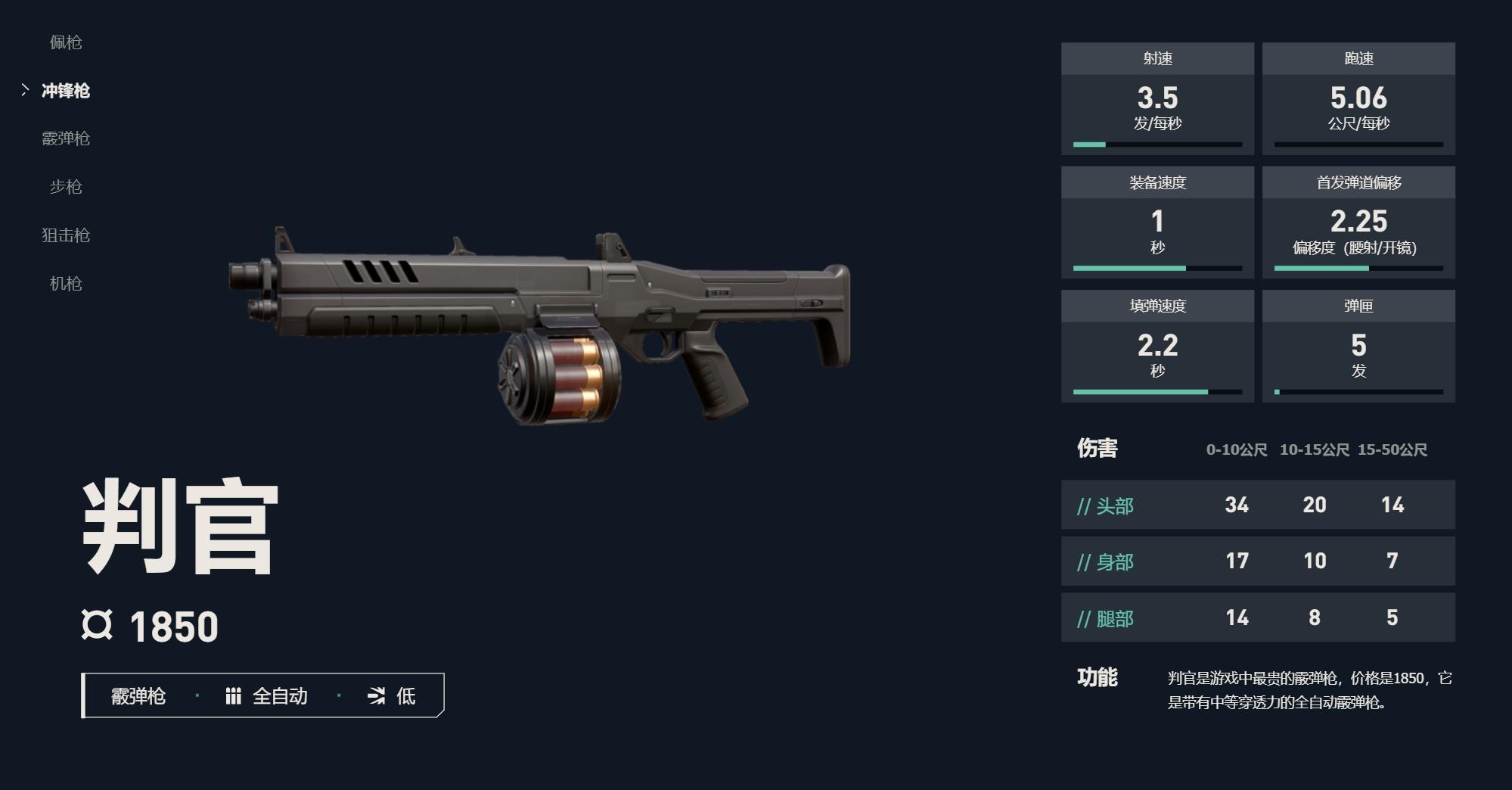Switch to the 冲锋枪 category
Screen dimensions: 1512x790
(66, 91)
